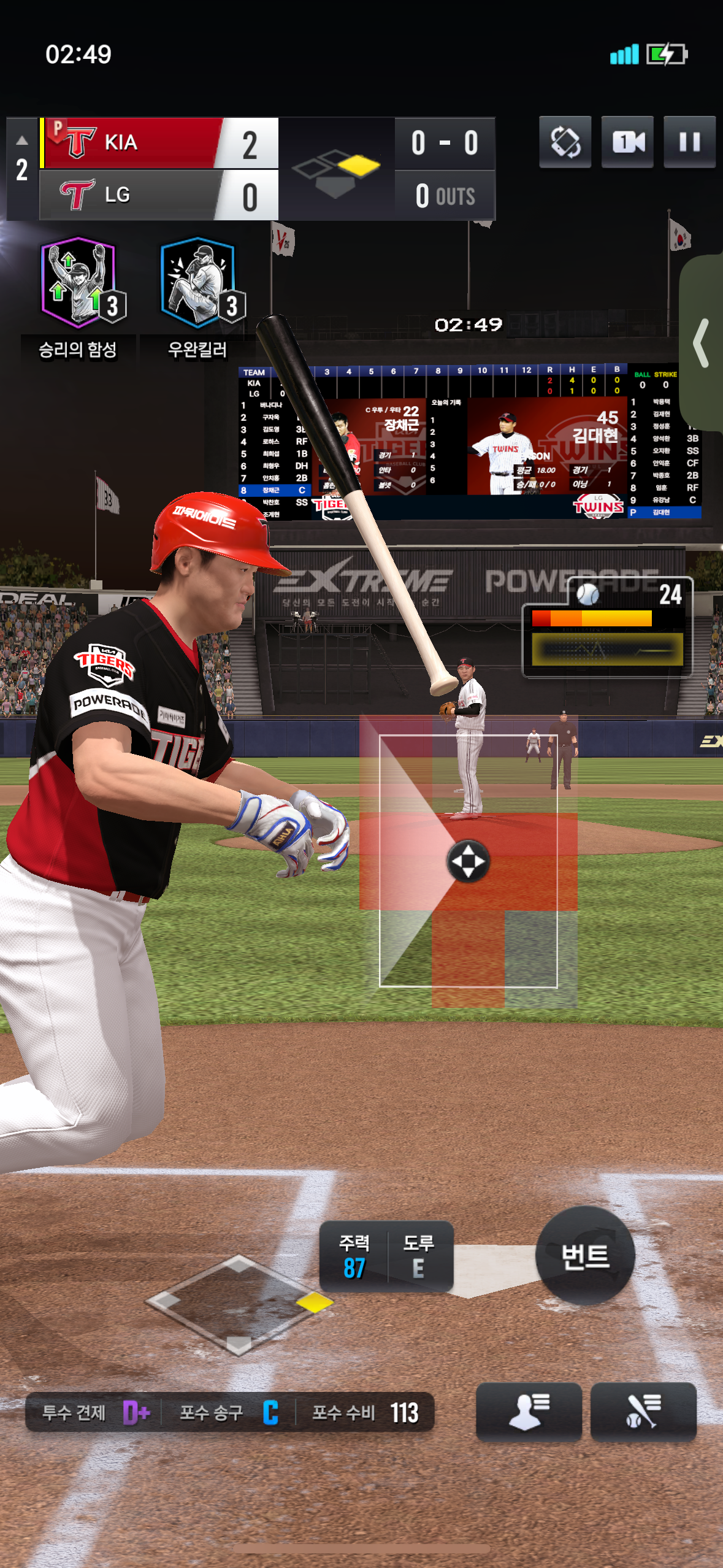Tap the screen rotation icon button

565,142
